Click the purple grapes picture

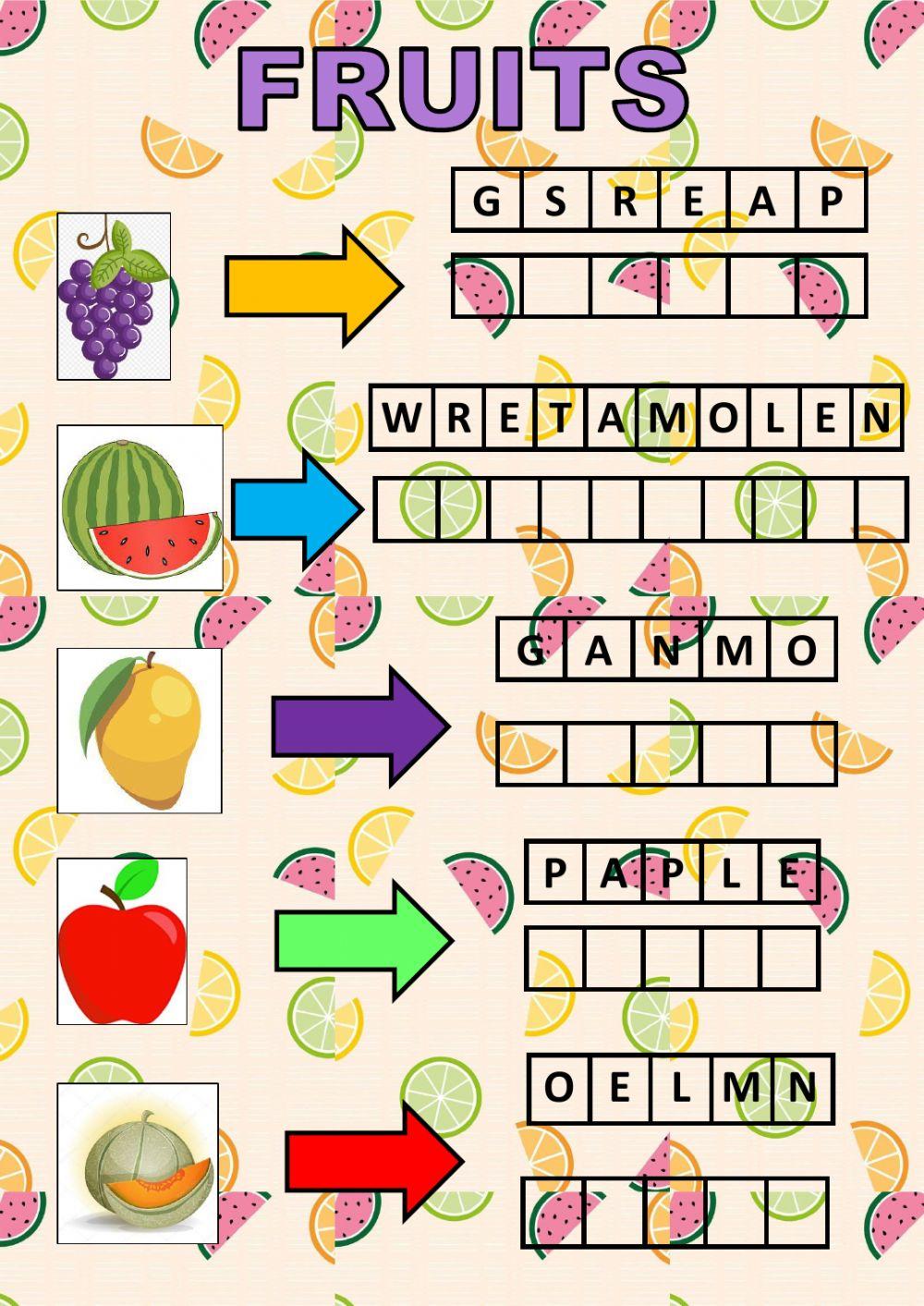[114, 297]
